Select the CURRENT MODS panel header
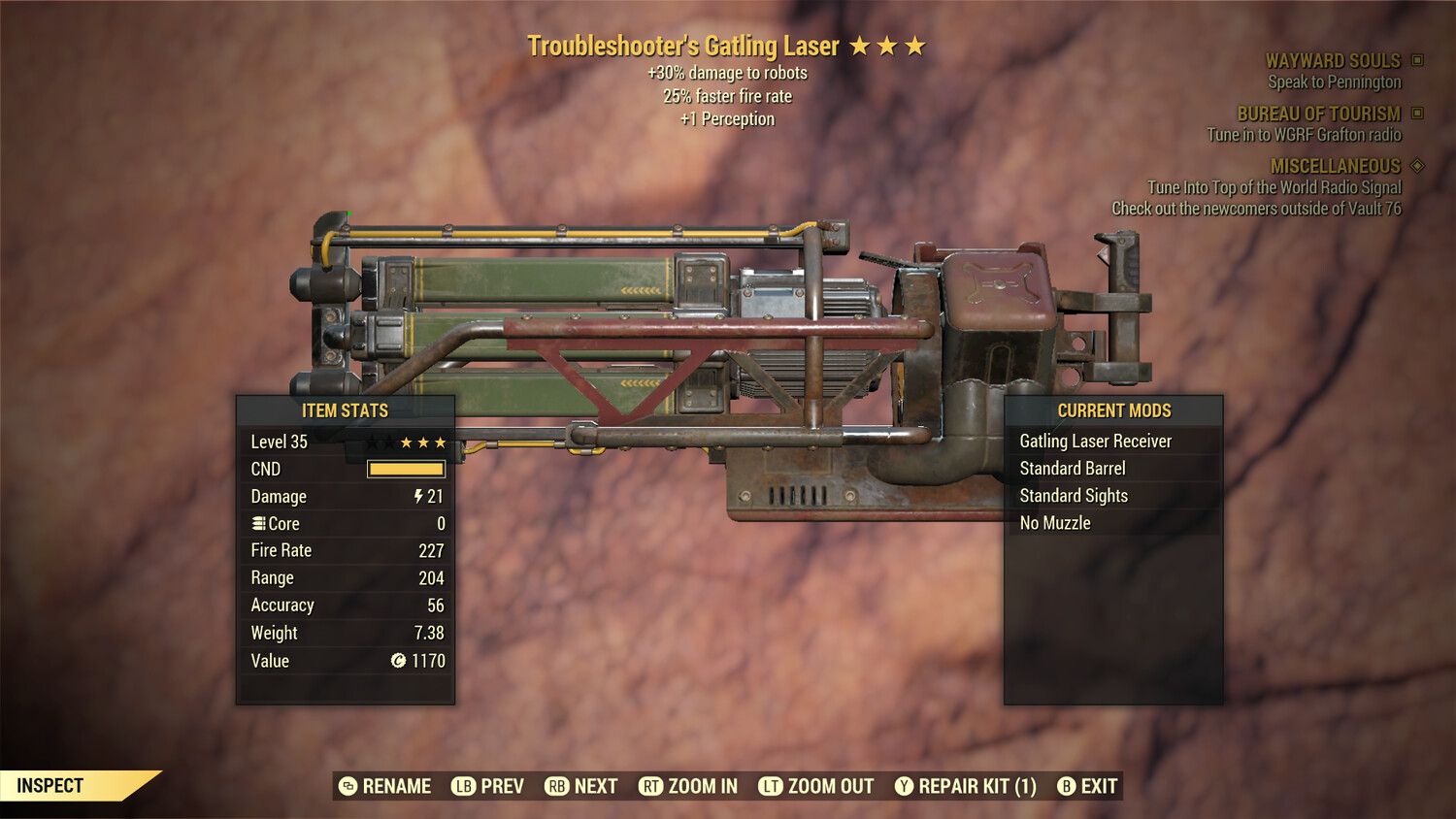 (x=1113, y=410)
